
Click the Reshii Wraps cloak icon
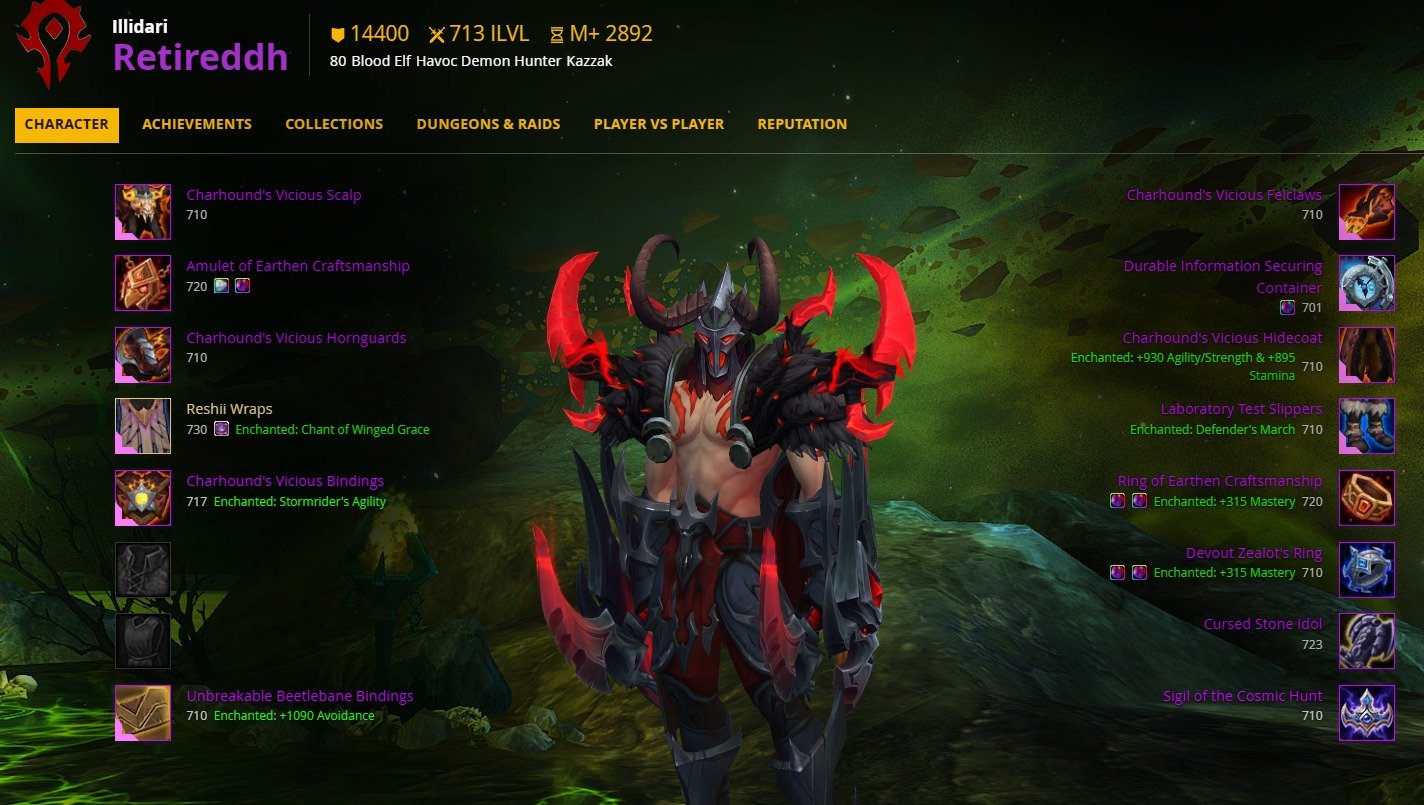tap(143, 425)
